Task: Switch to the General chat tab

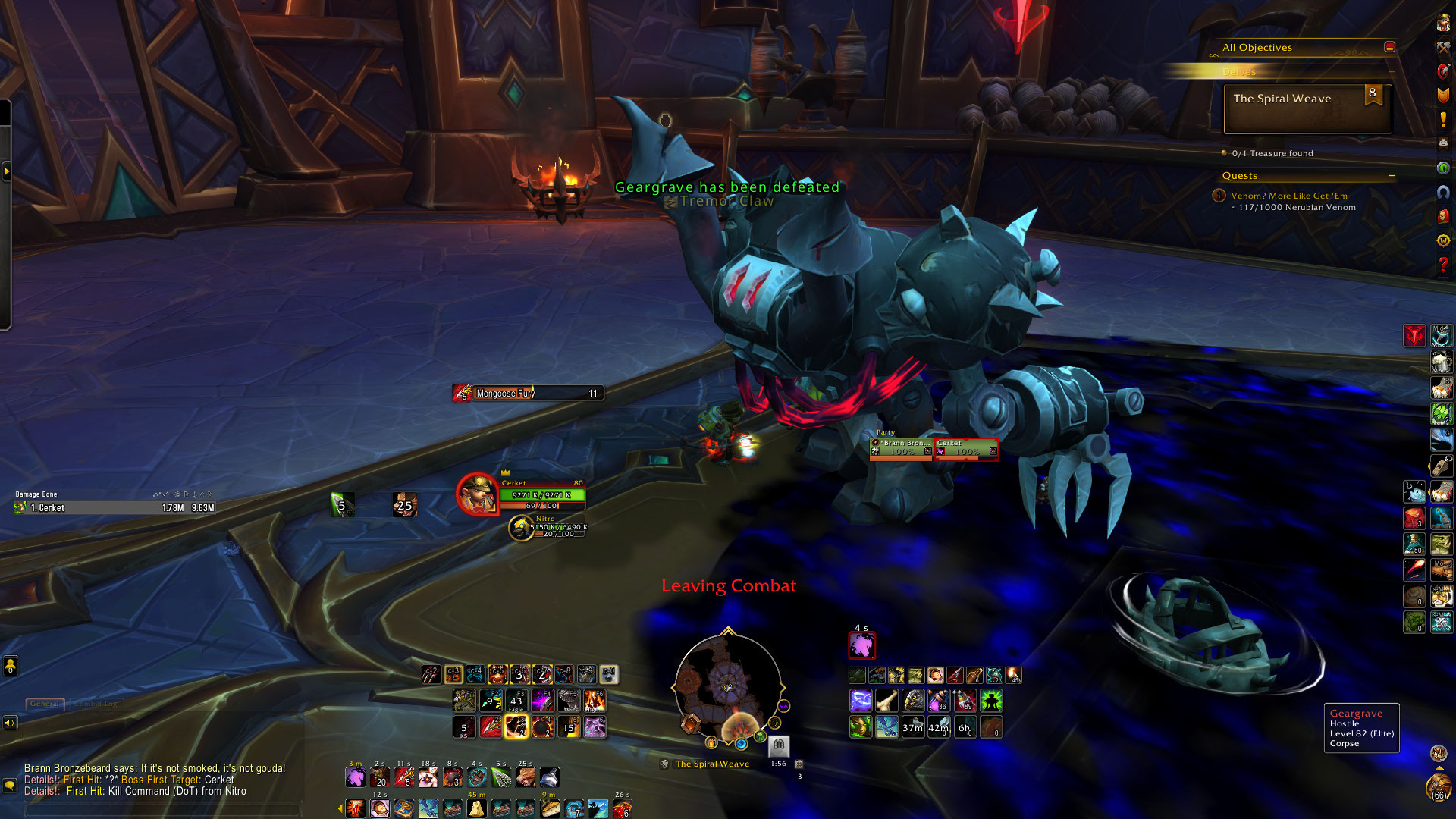Action: 45,704
